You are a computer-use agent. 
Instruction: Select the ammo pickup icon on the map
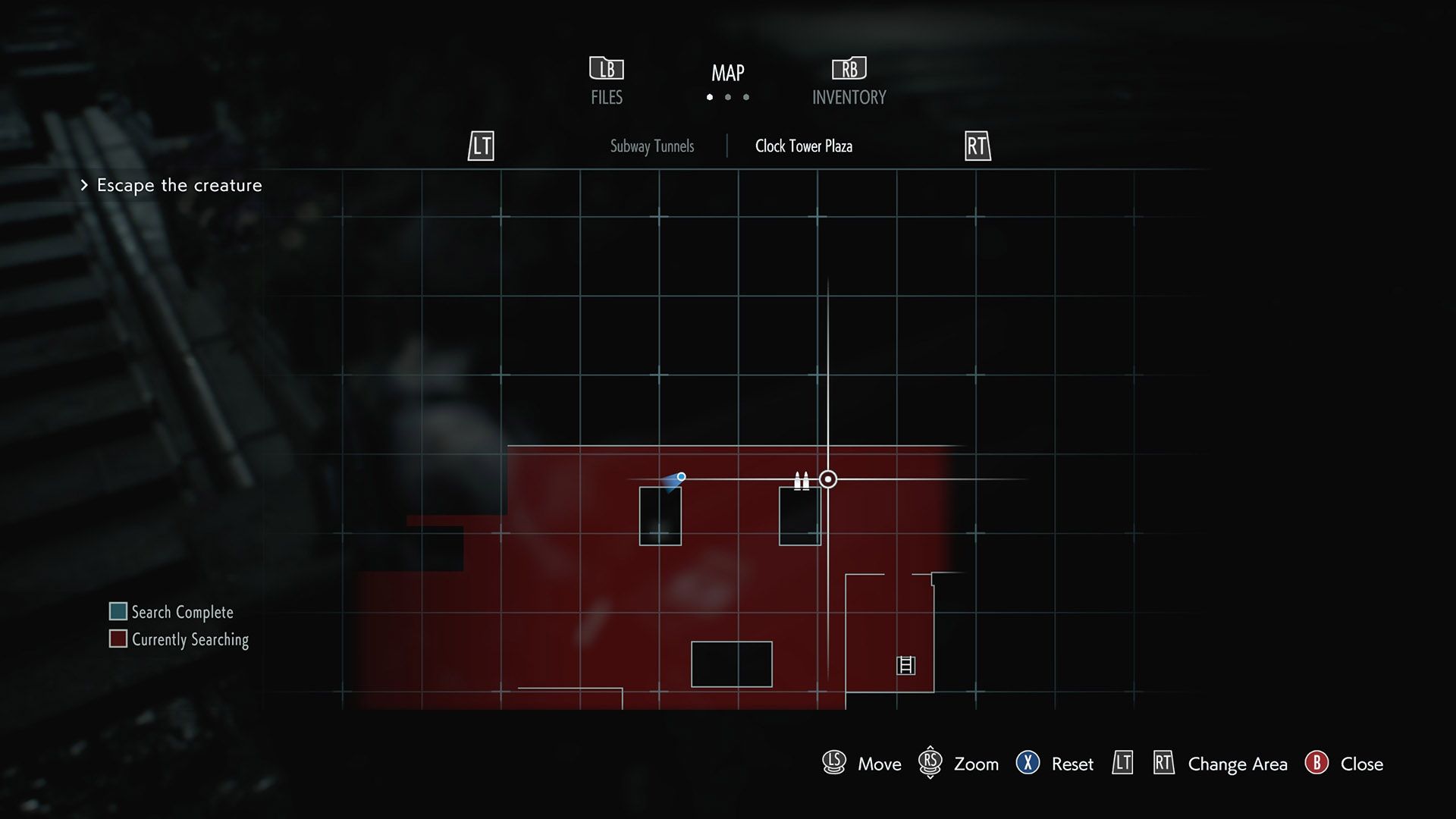(x=801, y=480)
